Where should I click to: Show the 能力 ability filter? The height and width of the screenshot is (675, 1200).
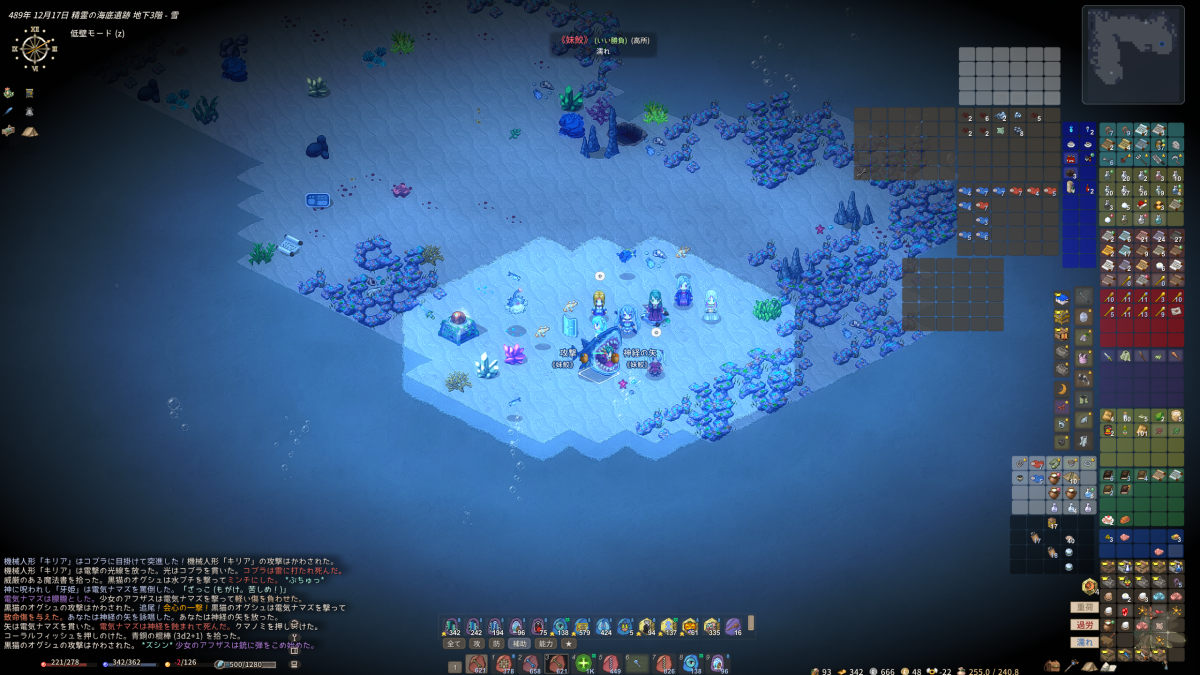[x=546, y=644]
